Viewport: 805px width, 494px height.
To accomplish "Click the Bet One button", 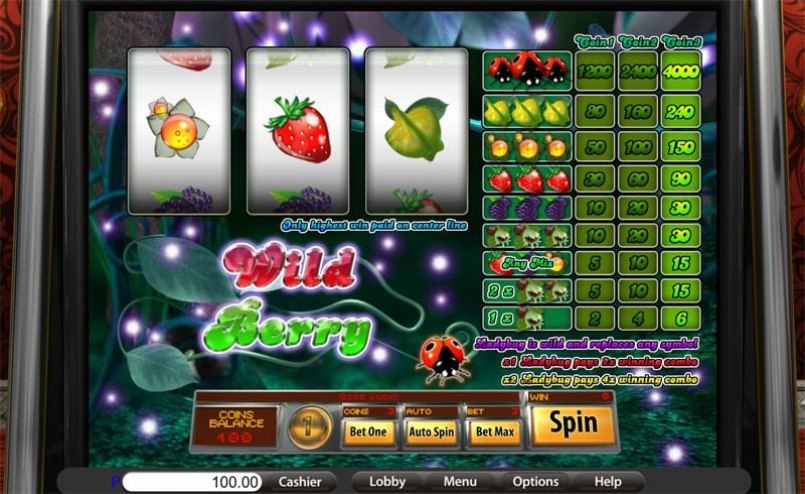I will click(x=369, y=433).
